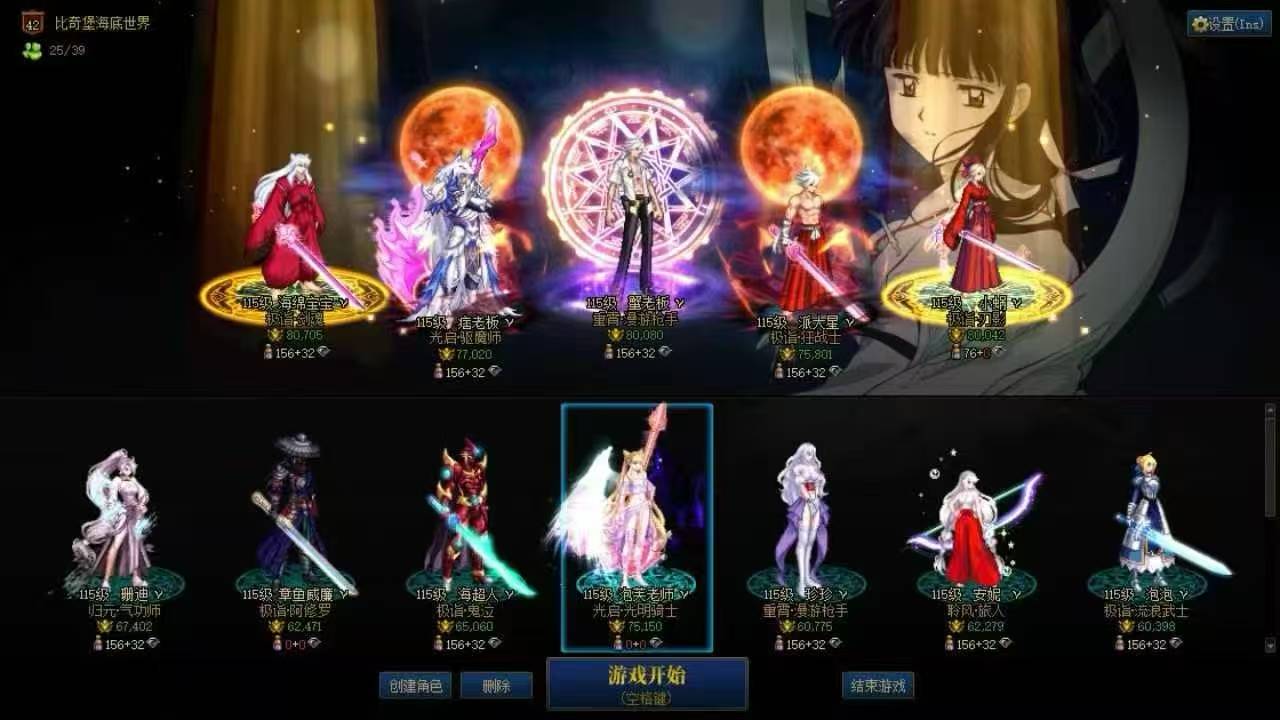Open the dropdown arrow beside 派大星
The width and height of the screenshot is (1280, 720).
pos(850,322)
